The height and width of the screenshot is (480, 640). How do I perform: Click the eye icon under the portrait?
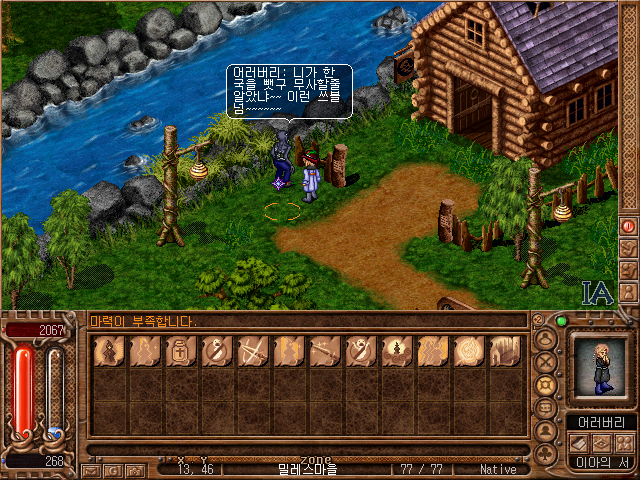tap(600, 442)
